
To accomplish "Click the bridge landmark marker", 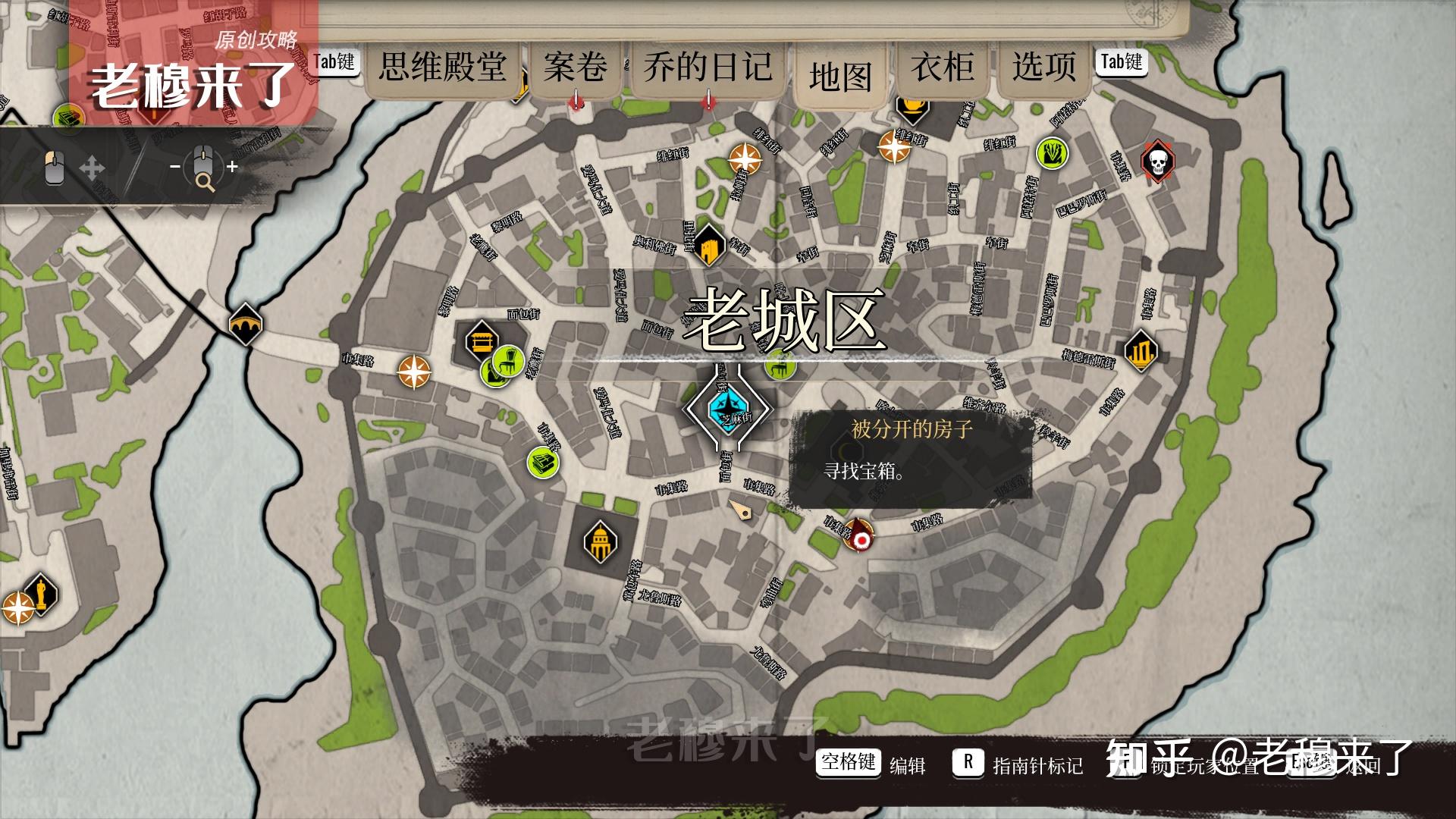I will coord(246,324).
